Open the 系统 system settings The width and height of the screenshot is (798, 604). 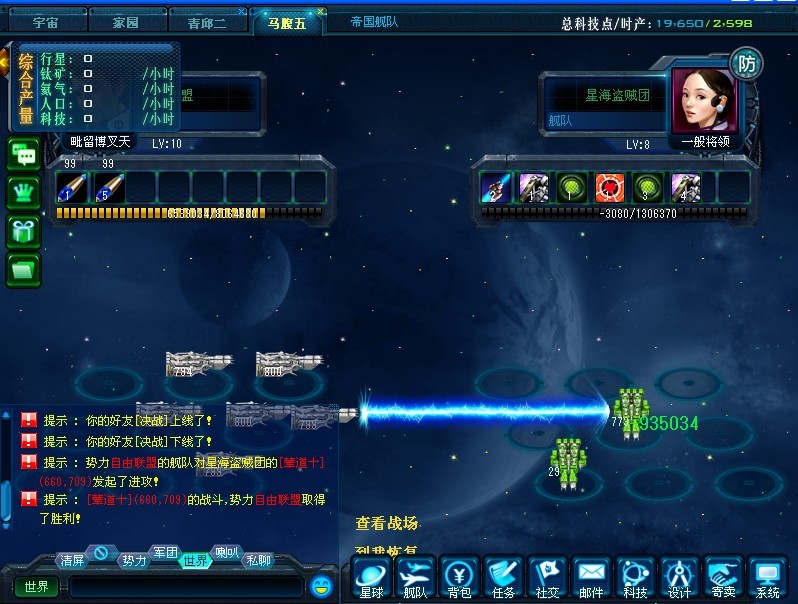pyautogui.click(x=768, y=579)
